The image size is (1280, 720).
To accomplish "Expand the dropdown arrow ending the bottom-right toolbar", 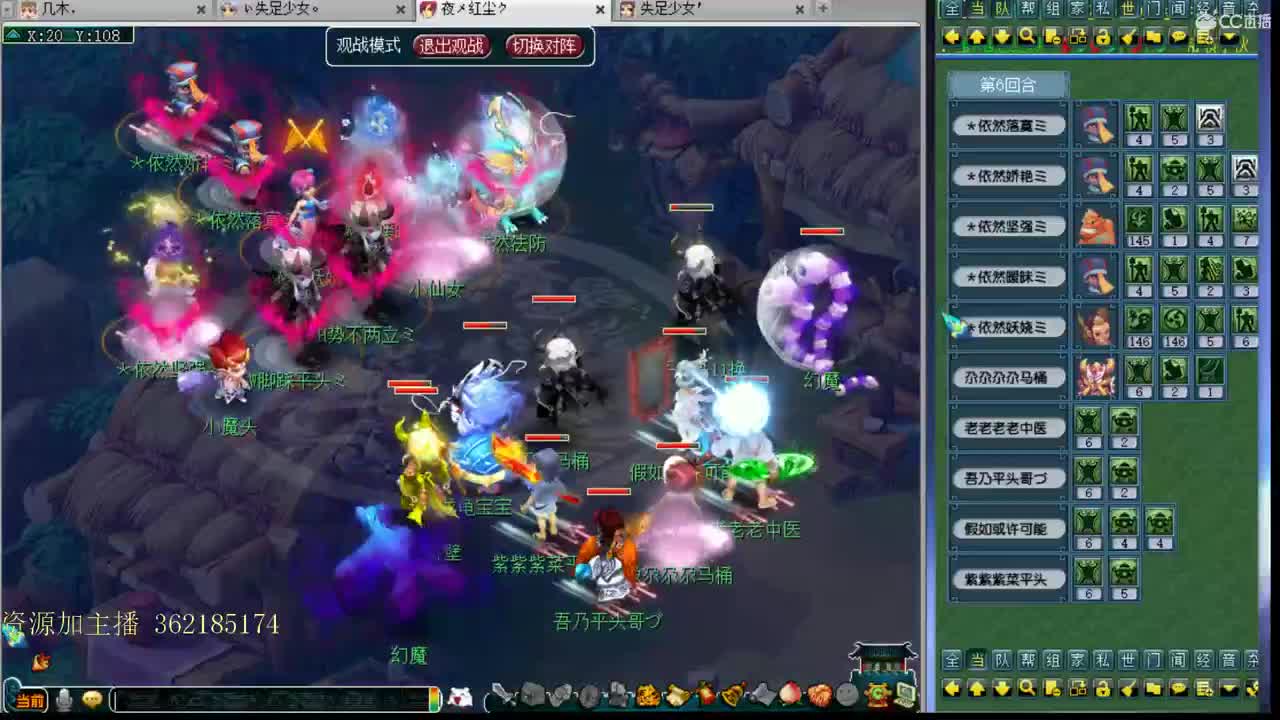I will point(1229,689).
